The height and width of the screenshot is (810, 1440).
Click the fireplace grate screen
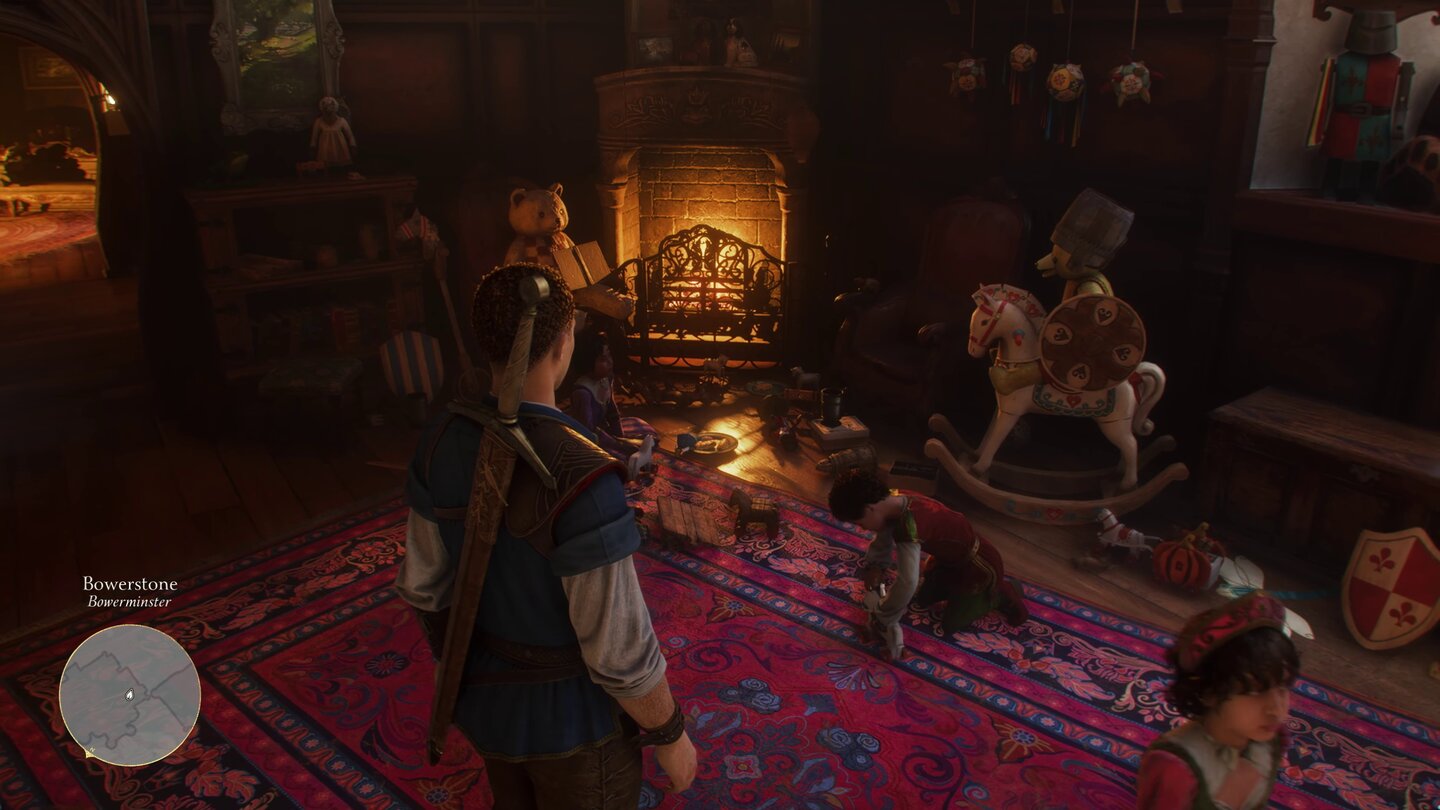(705, 295)
